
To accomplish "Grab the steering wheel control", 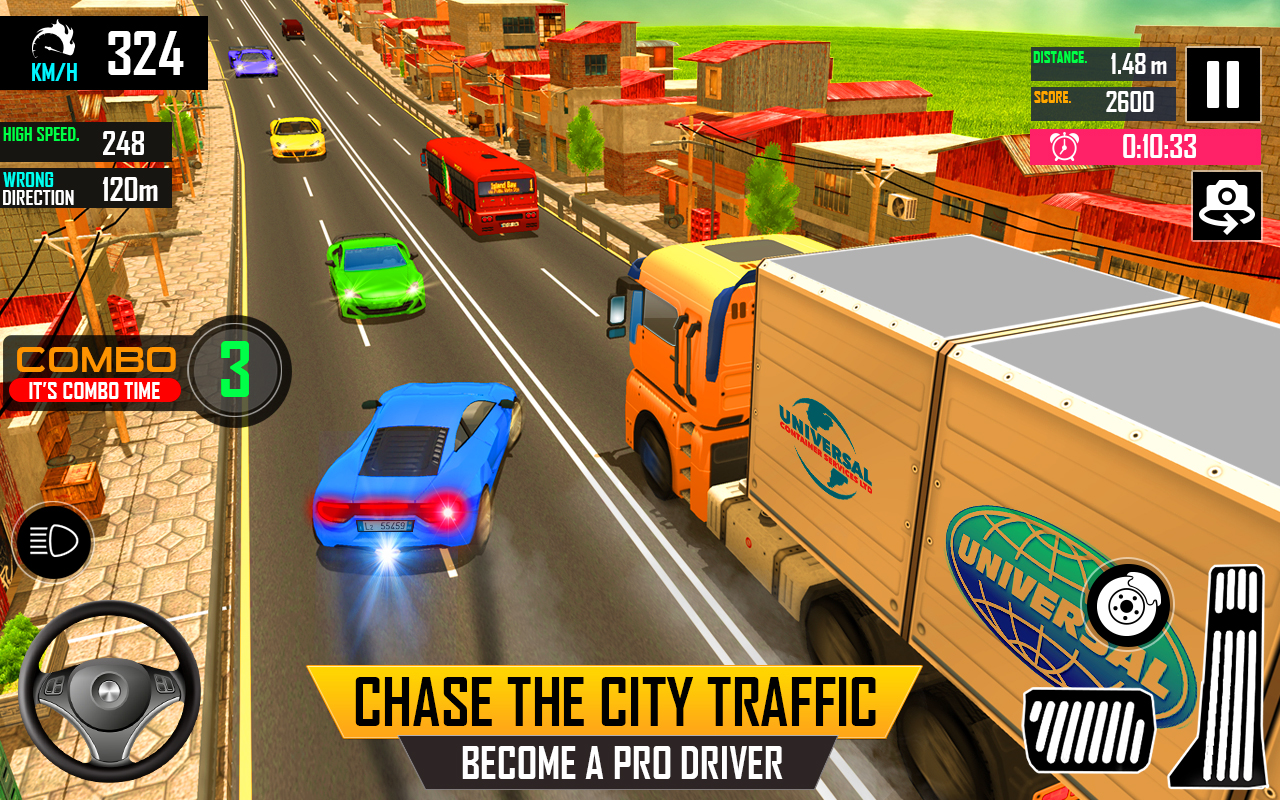I will point(108,690).
